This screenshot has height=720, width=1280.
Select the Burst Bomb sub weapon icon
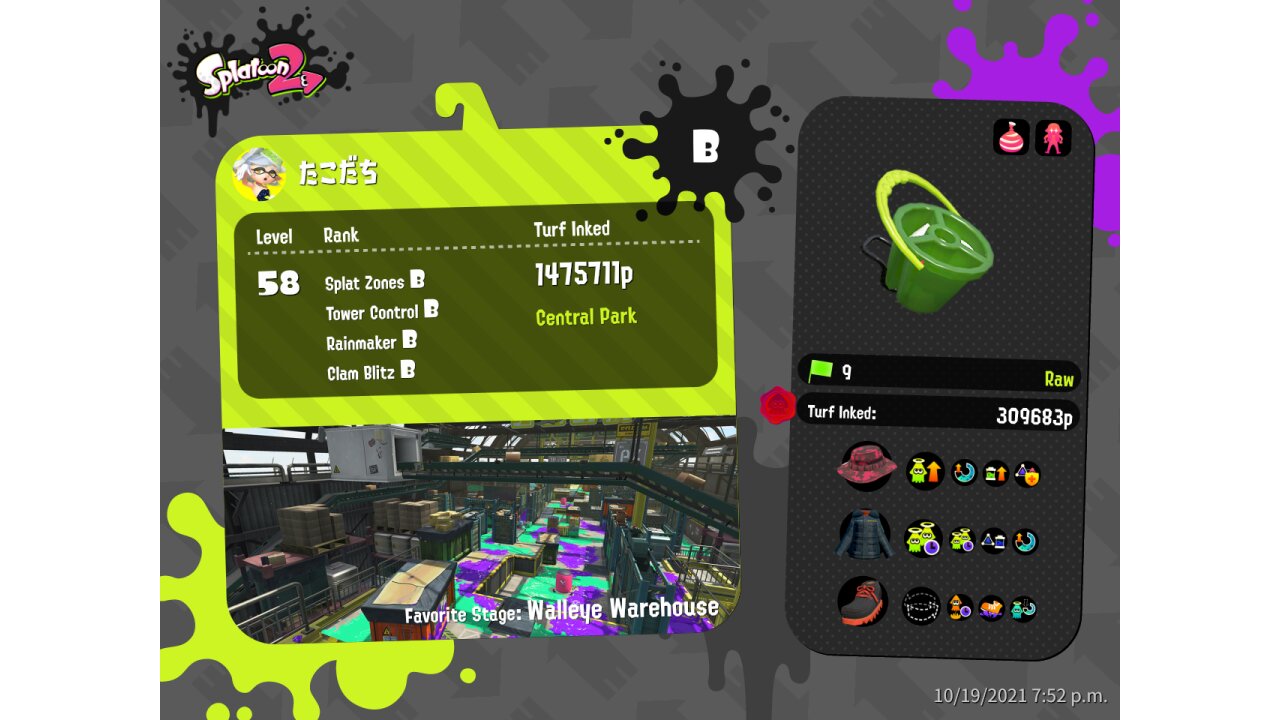[x=1011, y=137]
